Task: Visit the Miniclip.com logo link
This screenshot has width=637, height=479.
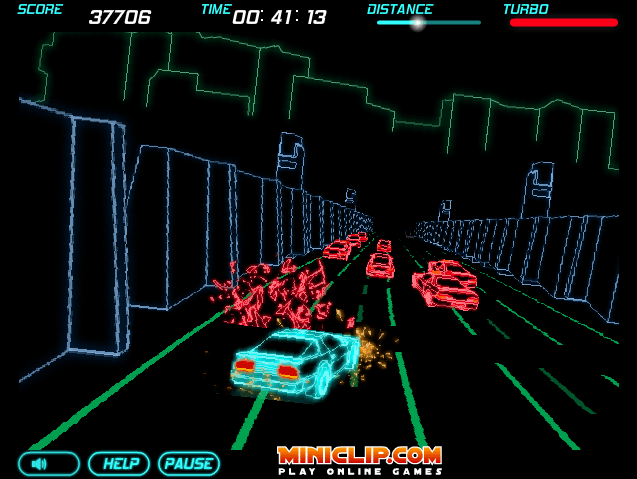Action: click(359, 459)
